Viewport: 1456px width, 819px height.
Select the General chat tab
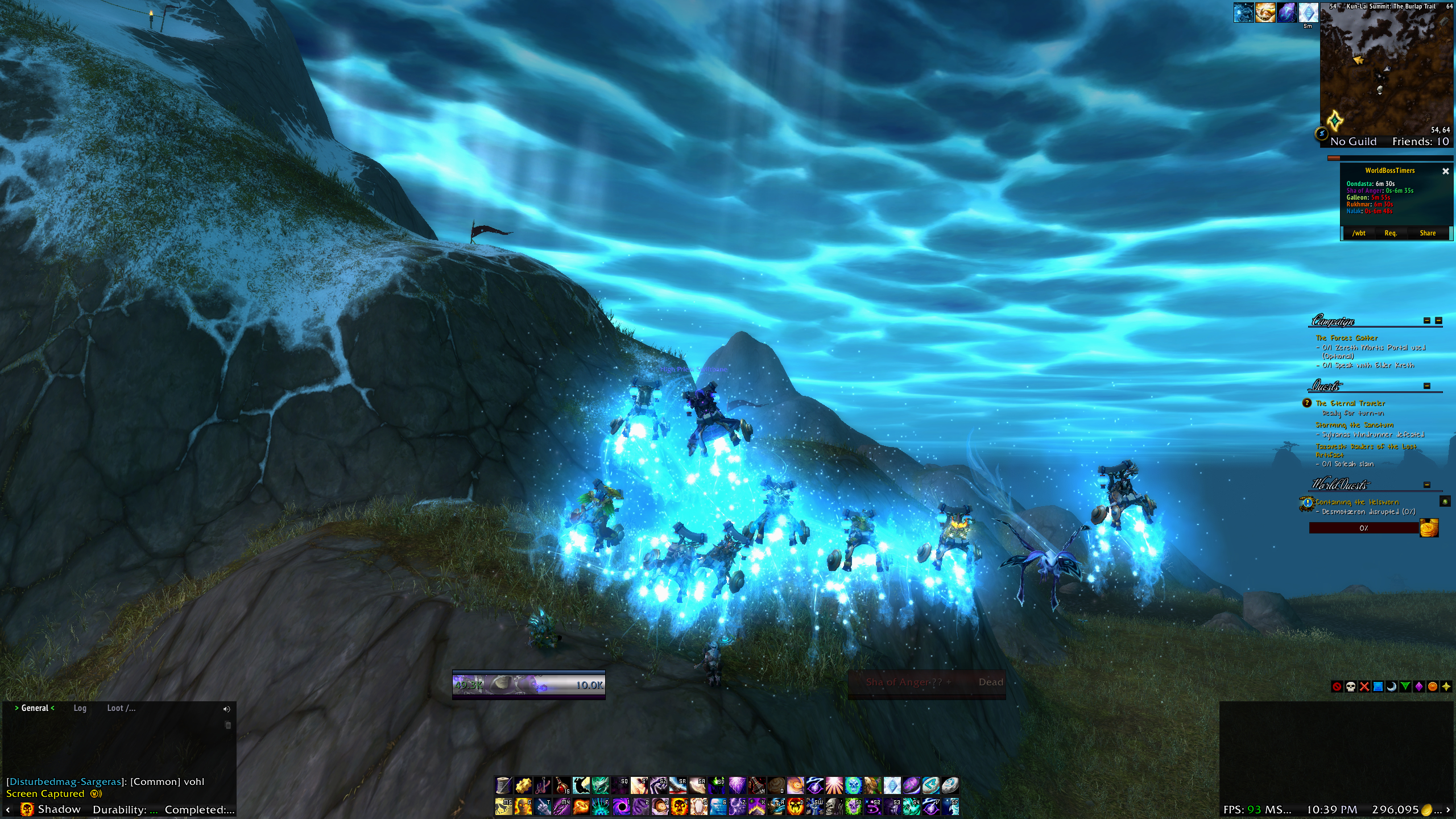point(35,708)
